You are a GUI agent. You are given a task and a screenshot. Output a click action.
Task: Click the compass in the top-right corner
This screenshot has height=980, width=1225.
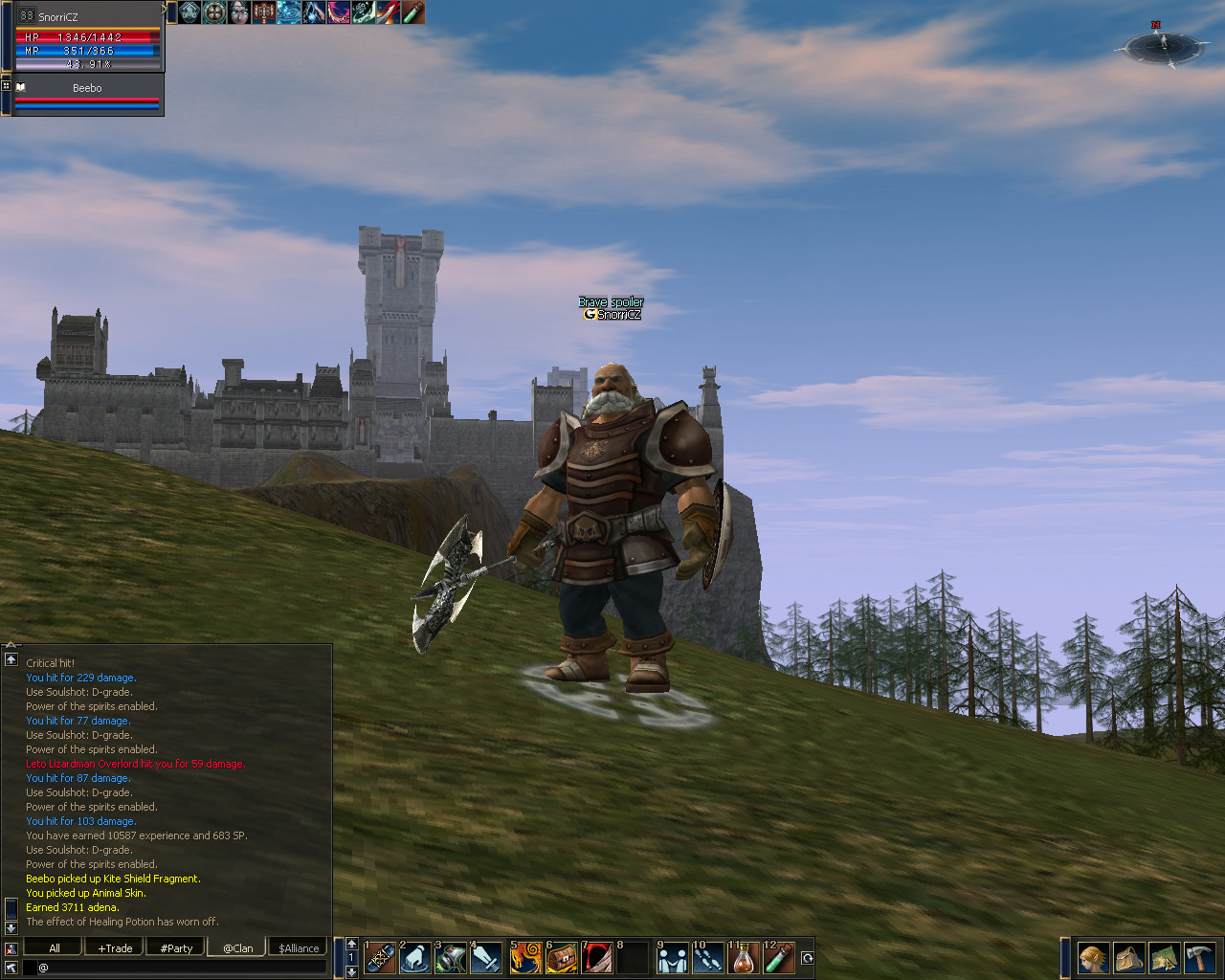point(1162,45)
